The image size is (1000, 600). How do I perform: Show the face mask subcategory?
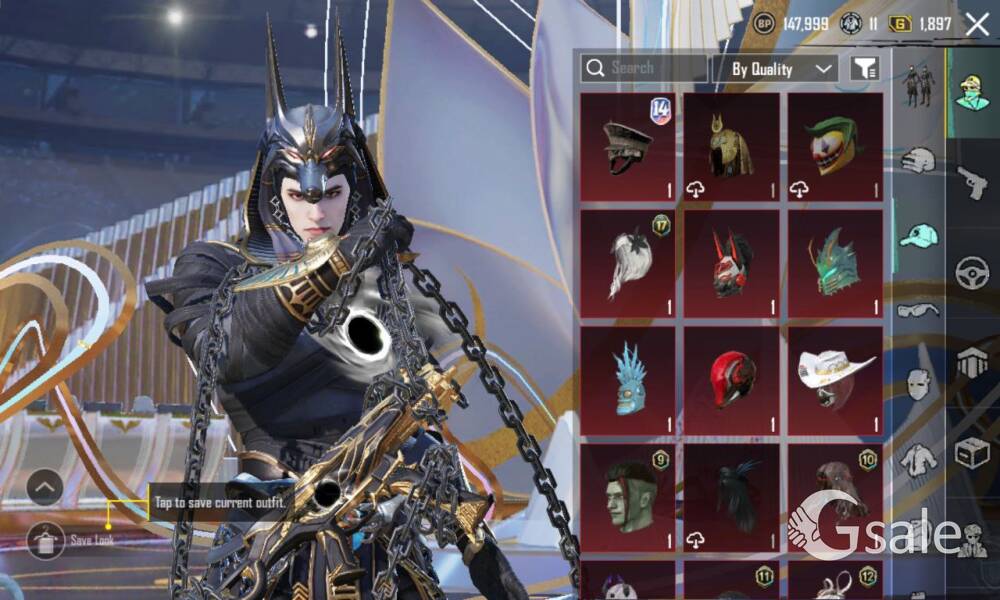[x=918, y=384]
